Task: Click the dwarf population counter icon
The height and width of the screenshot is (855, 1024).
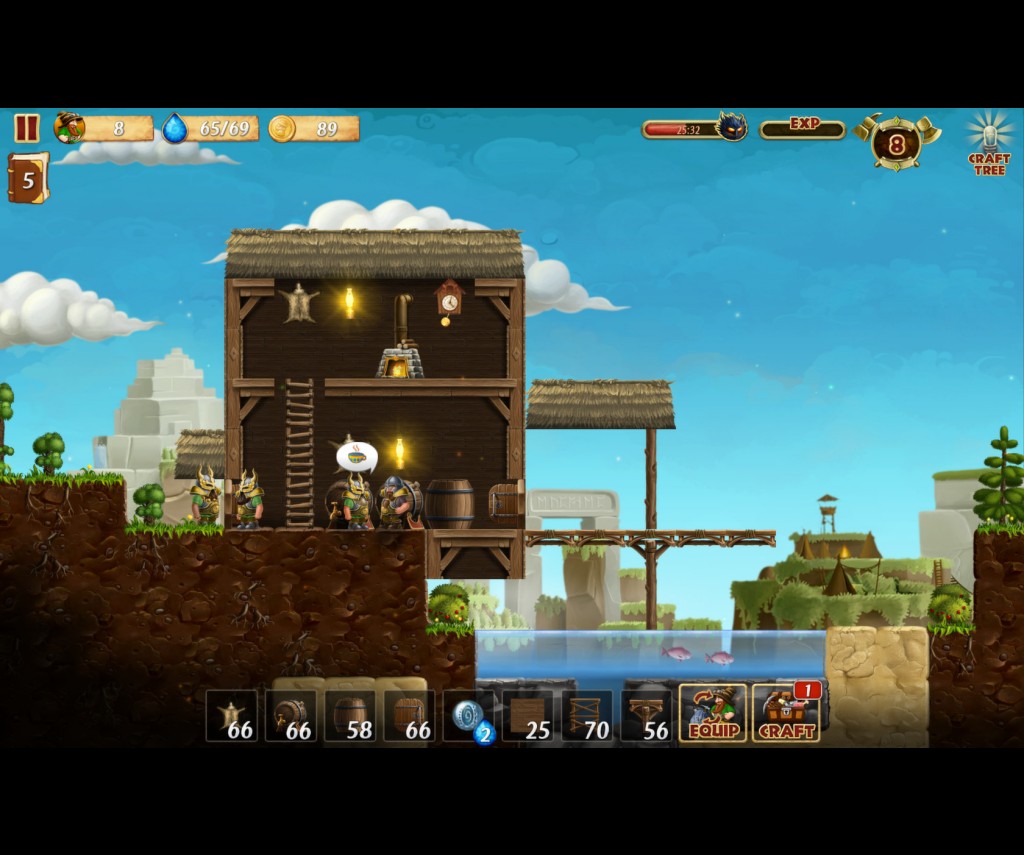Action: coord(70,128)
